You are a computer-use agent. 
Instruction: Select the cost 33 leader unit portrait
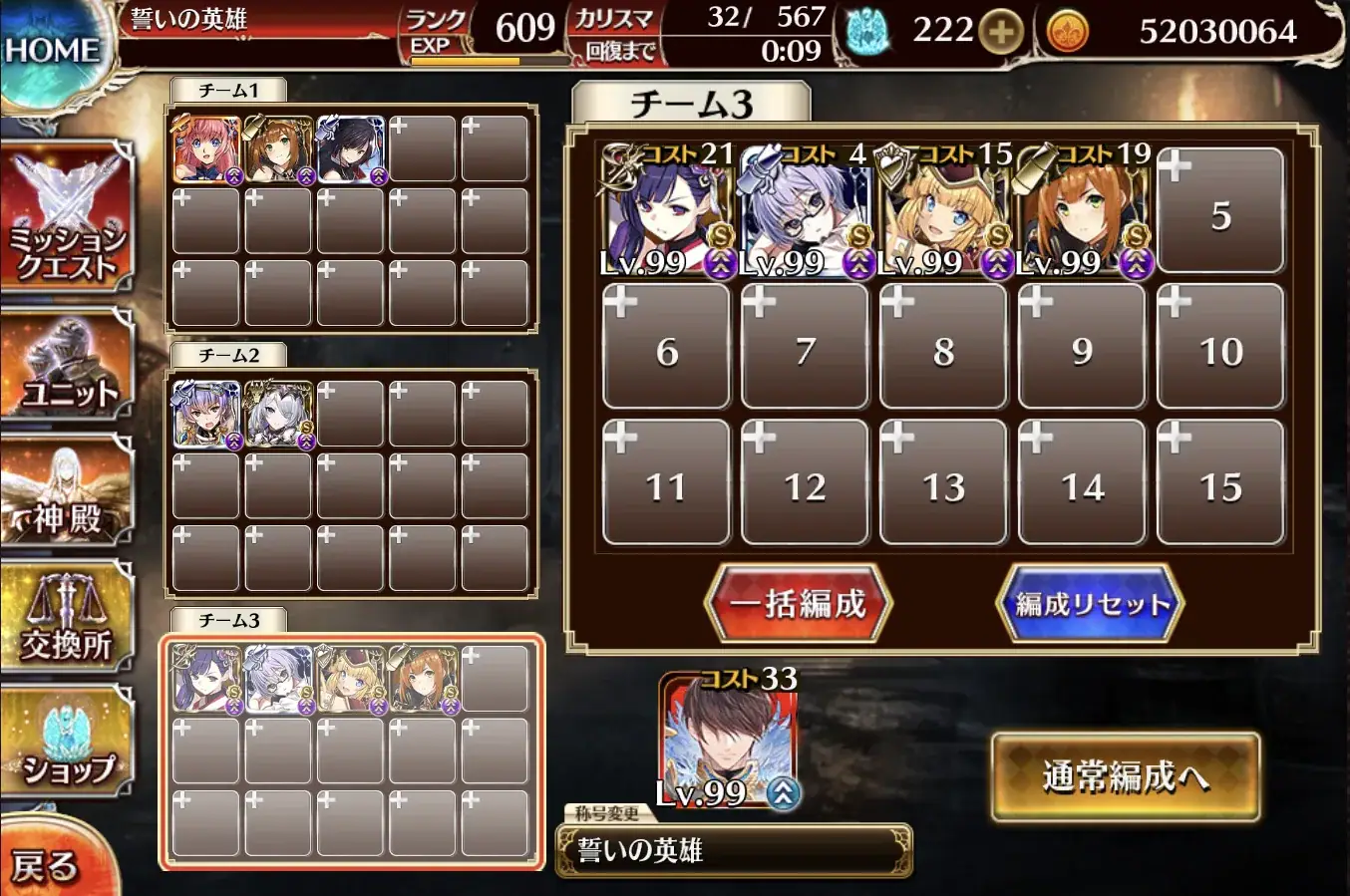click(728, 735)
